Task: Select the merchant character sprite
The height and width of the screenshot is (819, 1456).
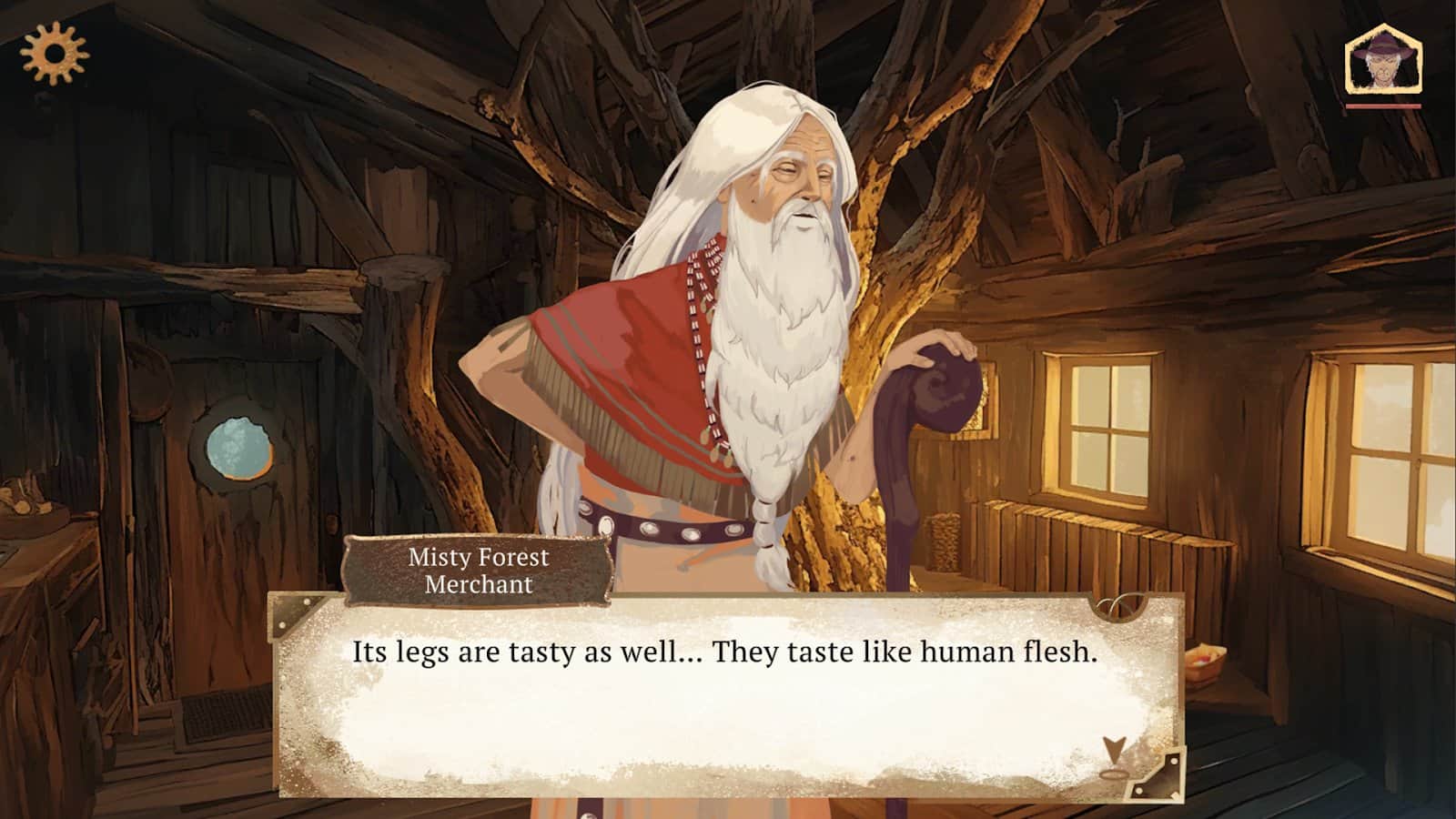Action: click(719, 346)
